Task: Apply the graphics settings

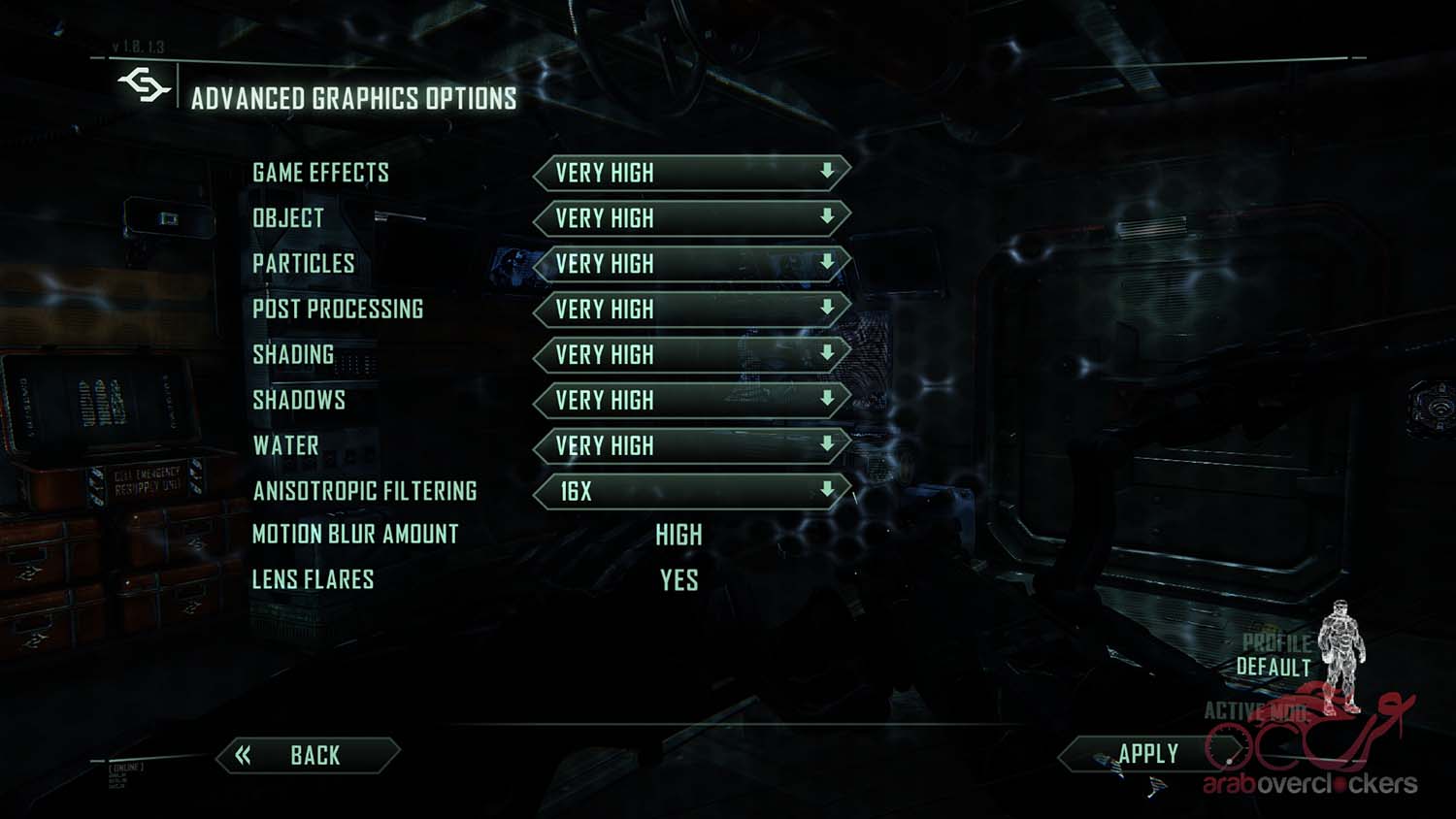Action: (1148, 754)
